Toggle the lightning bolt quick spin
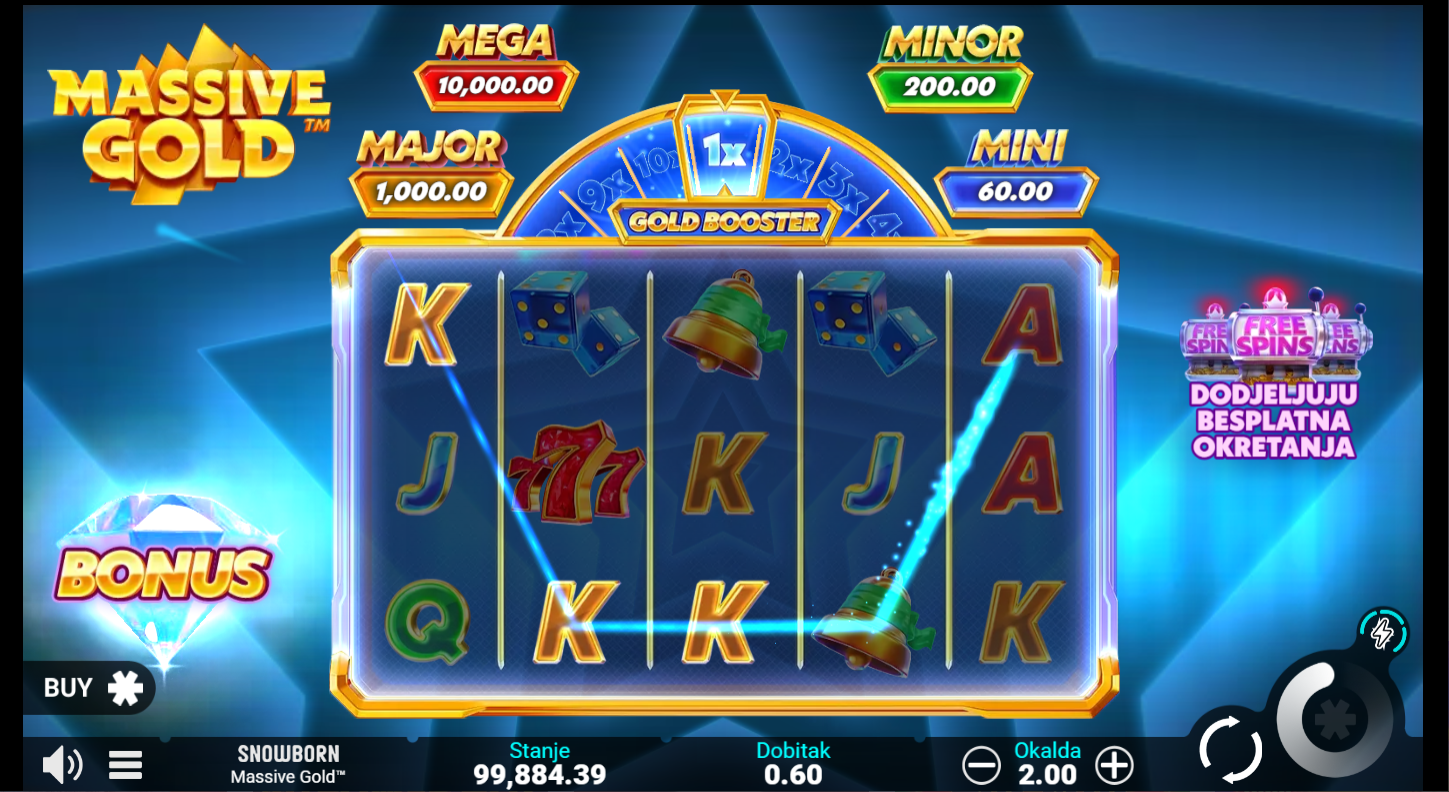 coord(1383,632)
